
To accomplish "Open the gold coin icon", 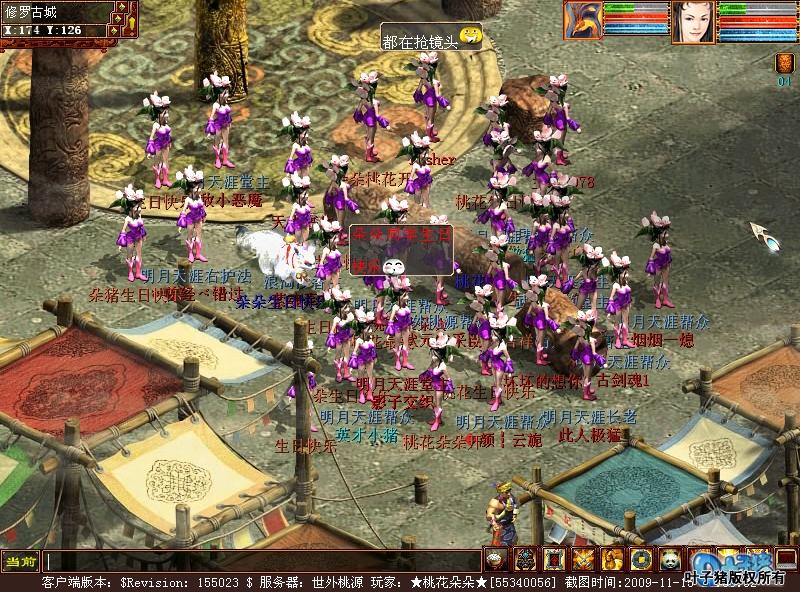I will pos(641,559).
